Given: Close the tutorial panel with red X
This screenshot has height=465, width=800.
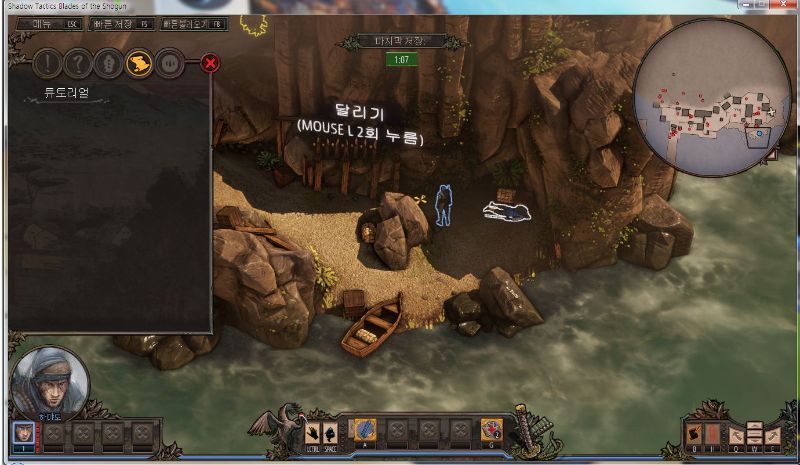Looking at the screenshot, I should click(210, 64).
